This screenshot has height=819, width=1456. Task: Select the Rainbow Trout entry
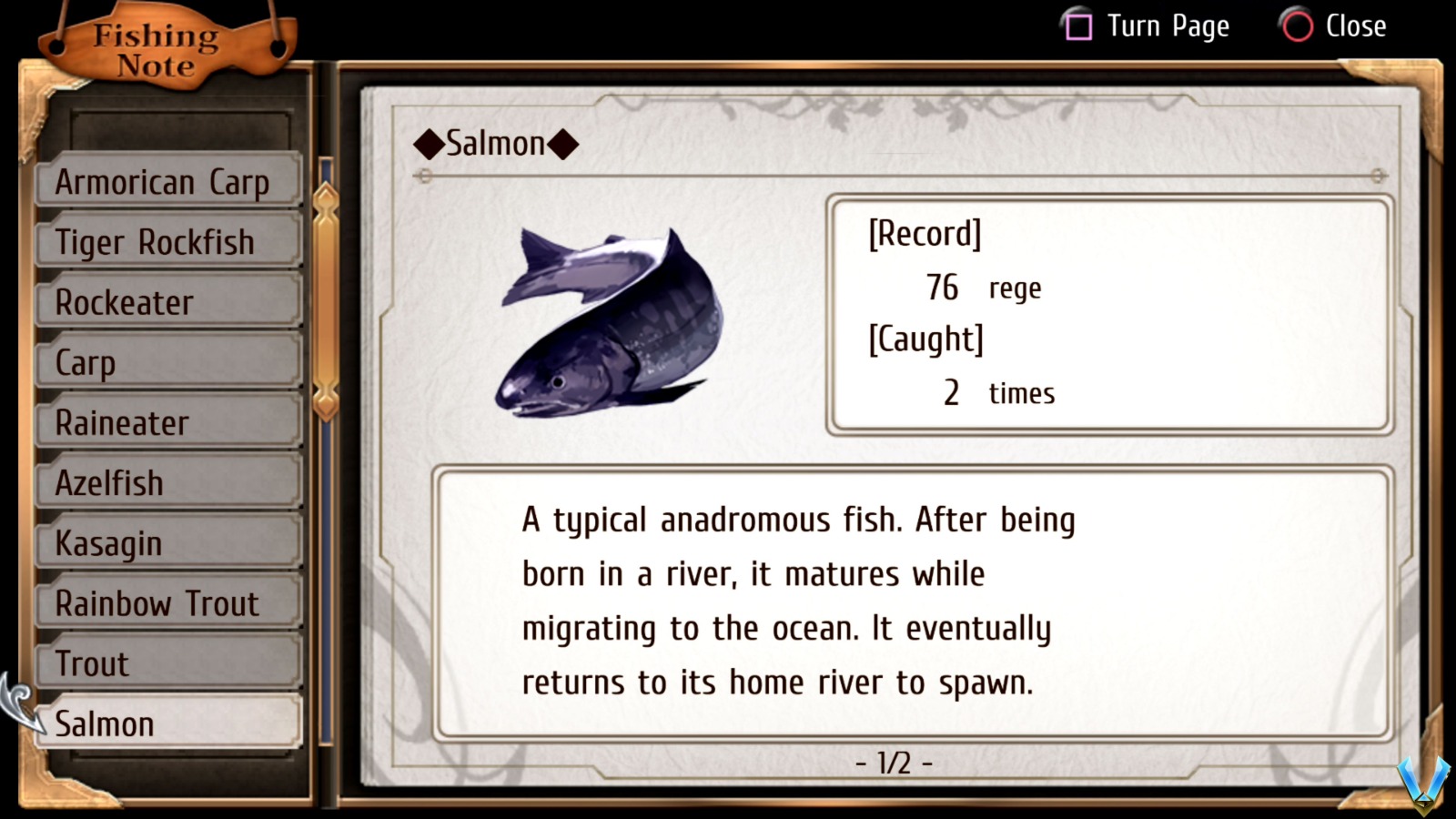167,603
